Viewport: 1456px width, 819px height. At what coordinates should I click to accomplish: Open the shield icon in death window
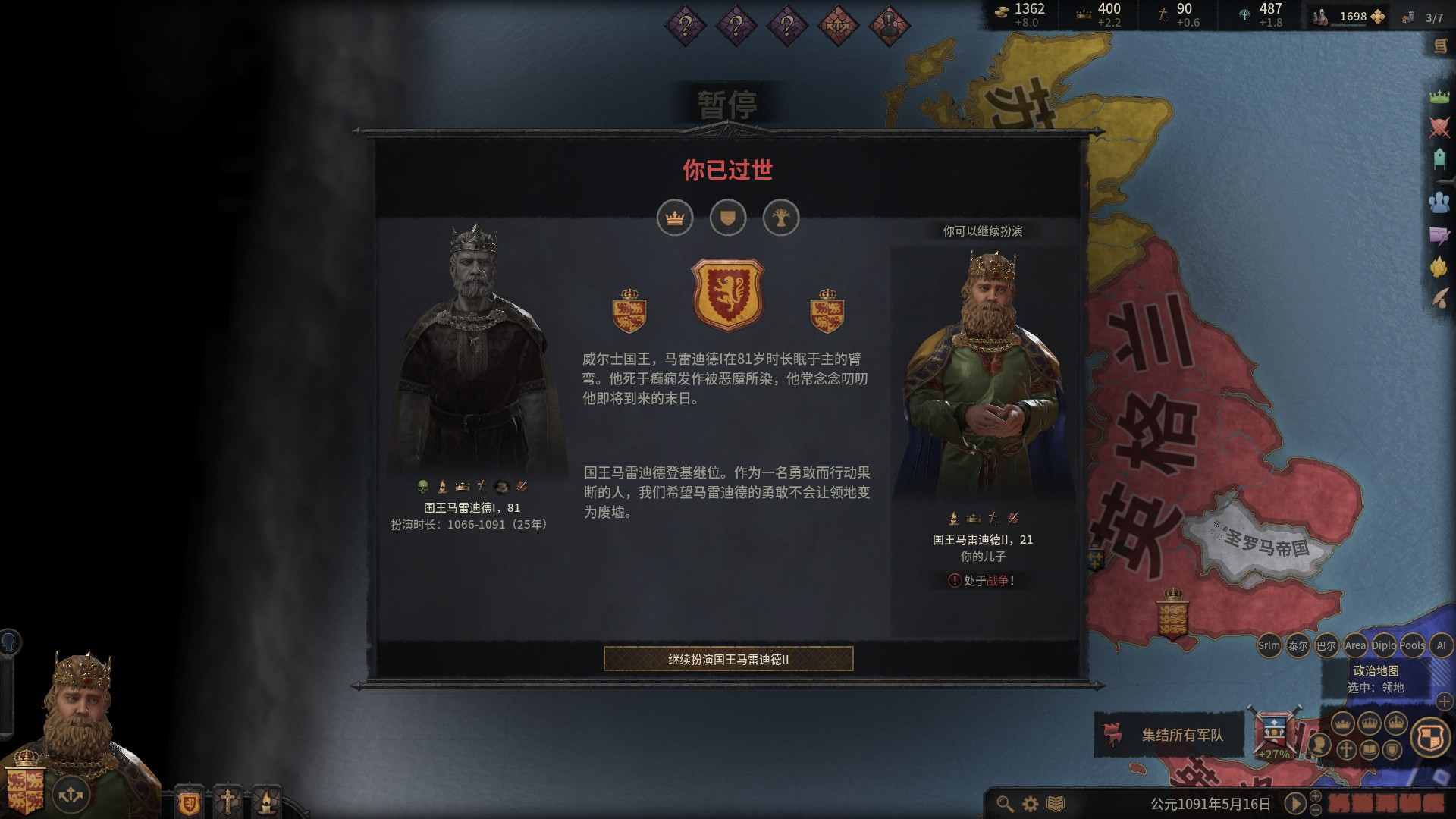tap(728, 218)
